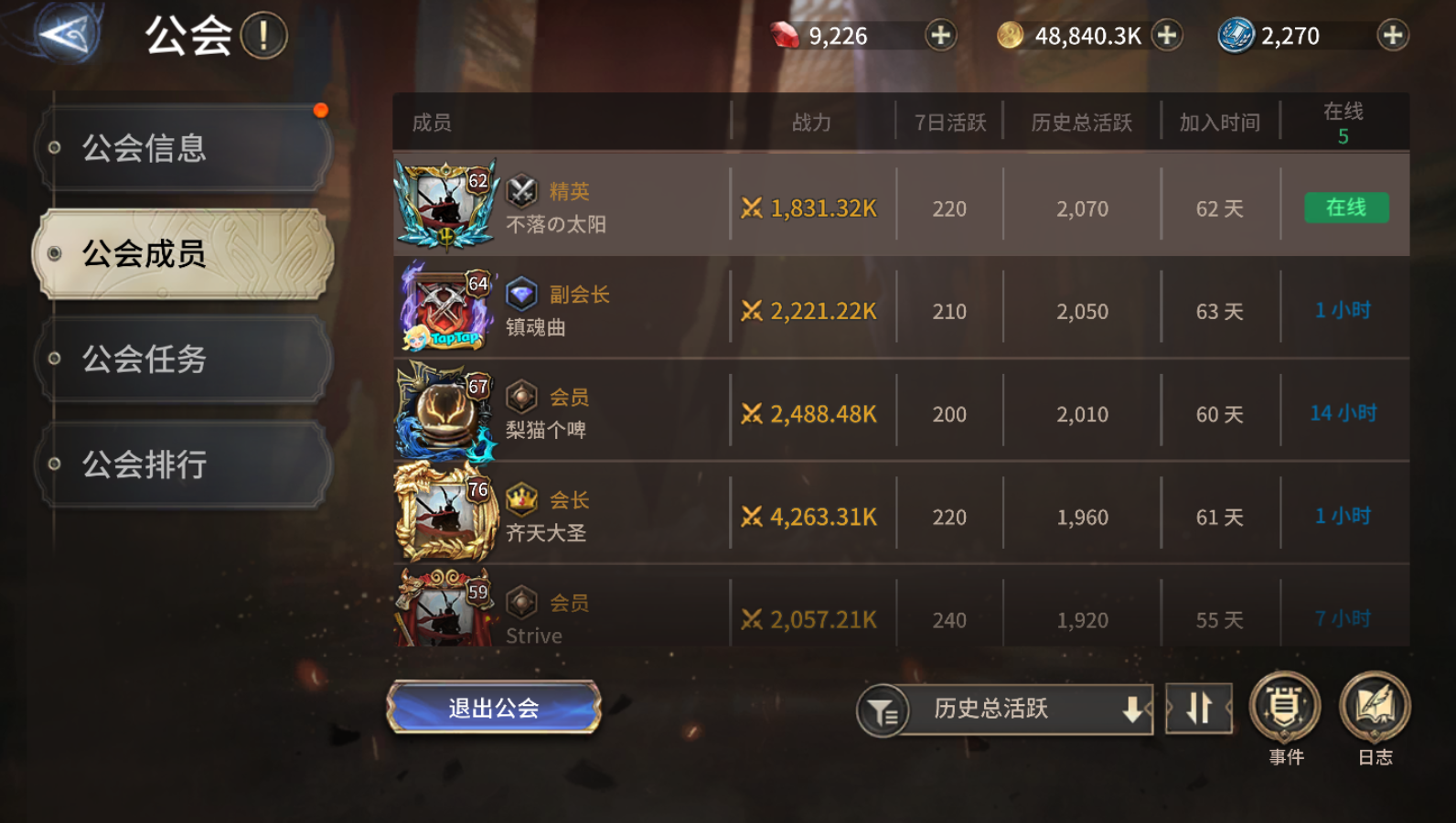Tap the filter funnel icon
The image size is (1456, 823).
[883, 709]
